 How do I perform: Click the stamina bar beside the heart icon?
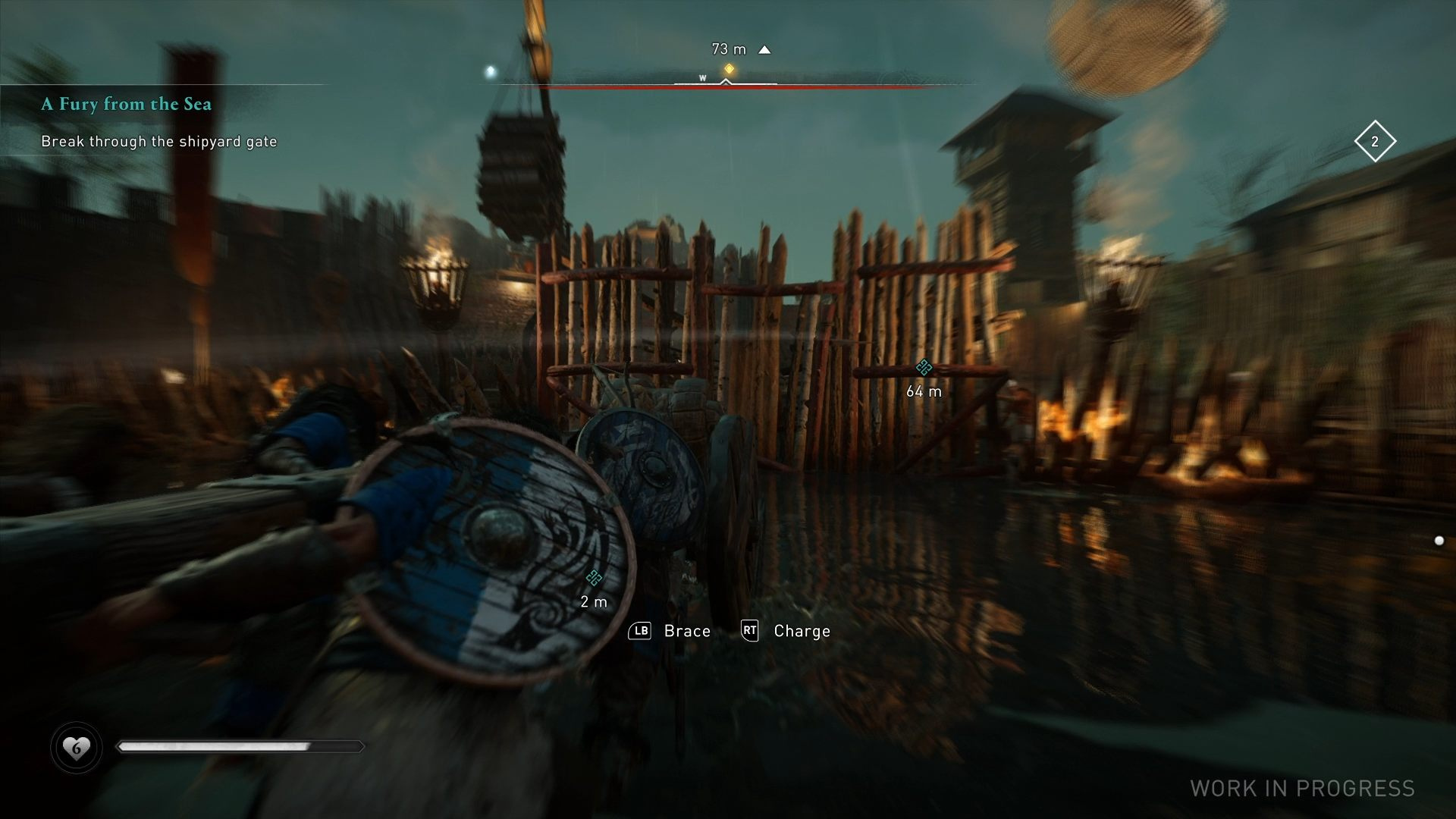[239, 747]
